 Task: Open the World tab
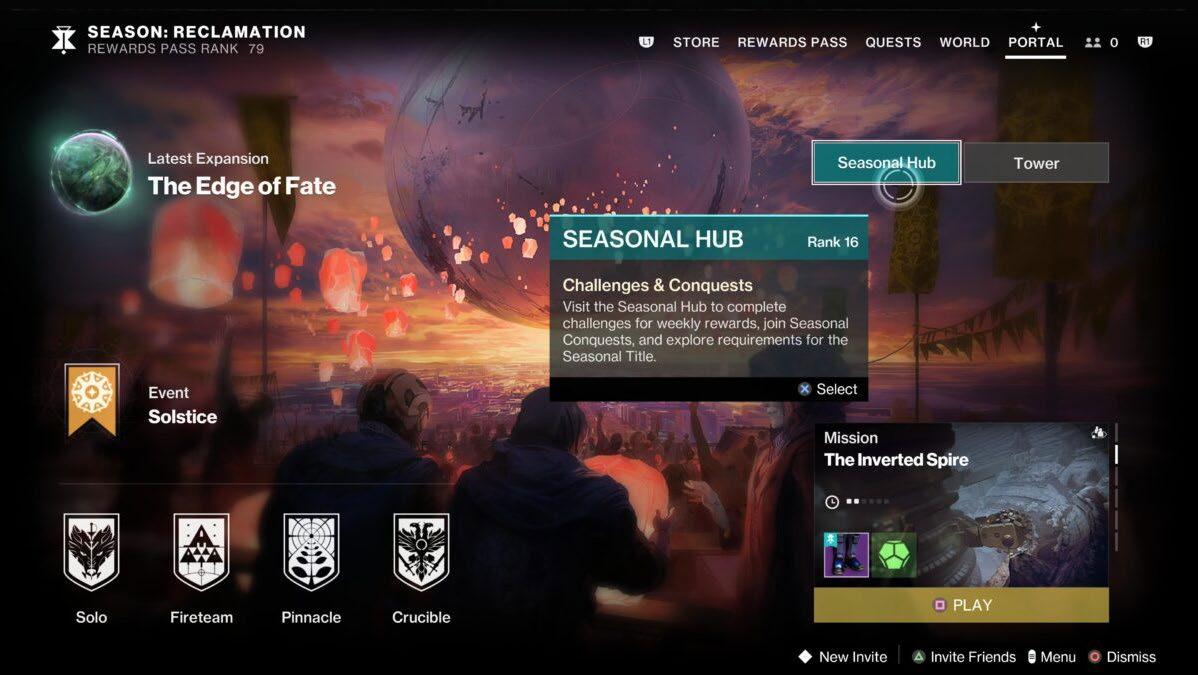[x=964, y=42]
